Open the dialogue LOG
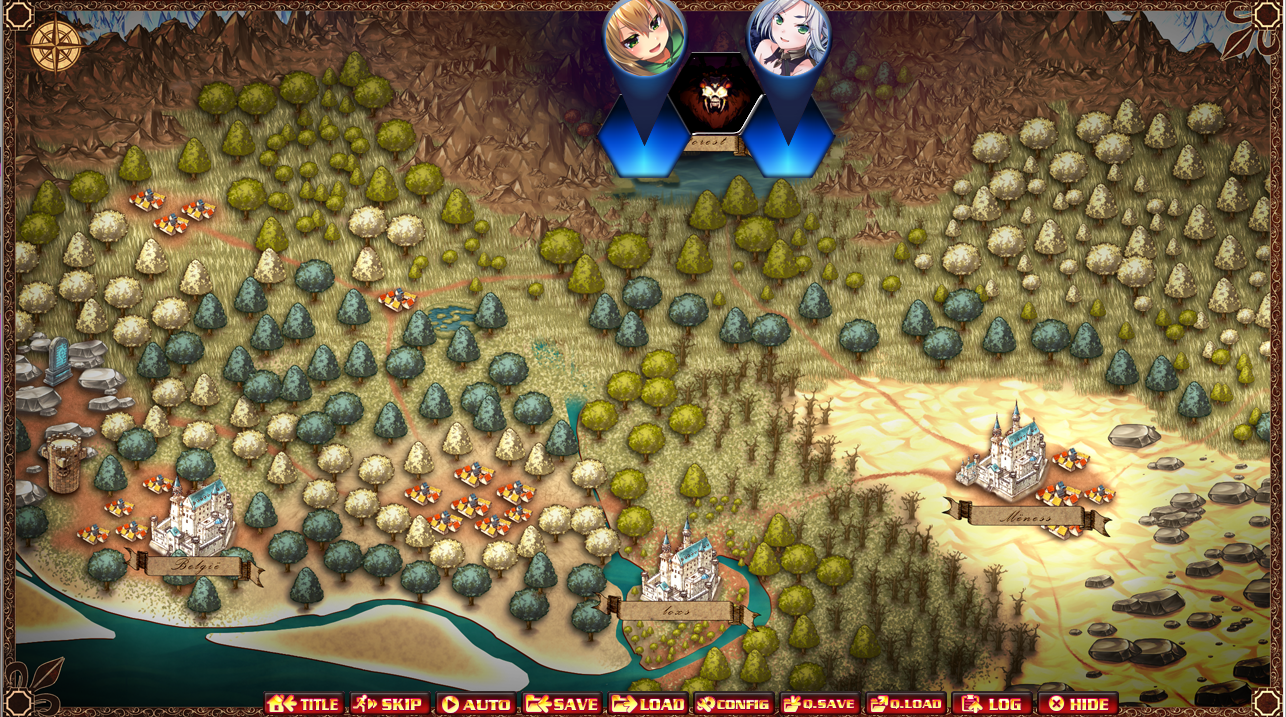The height and width of the screenshot is (717, 1286). tap(991, 704)
